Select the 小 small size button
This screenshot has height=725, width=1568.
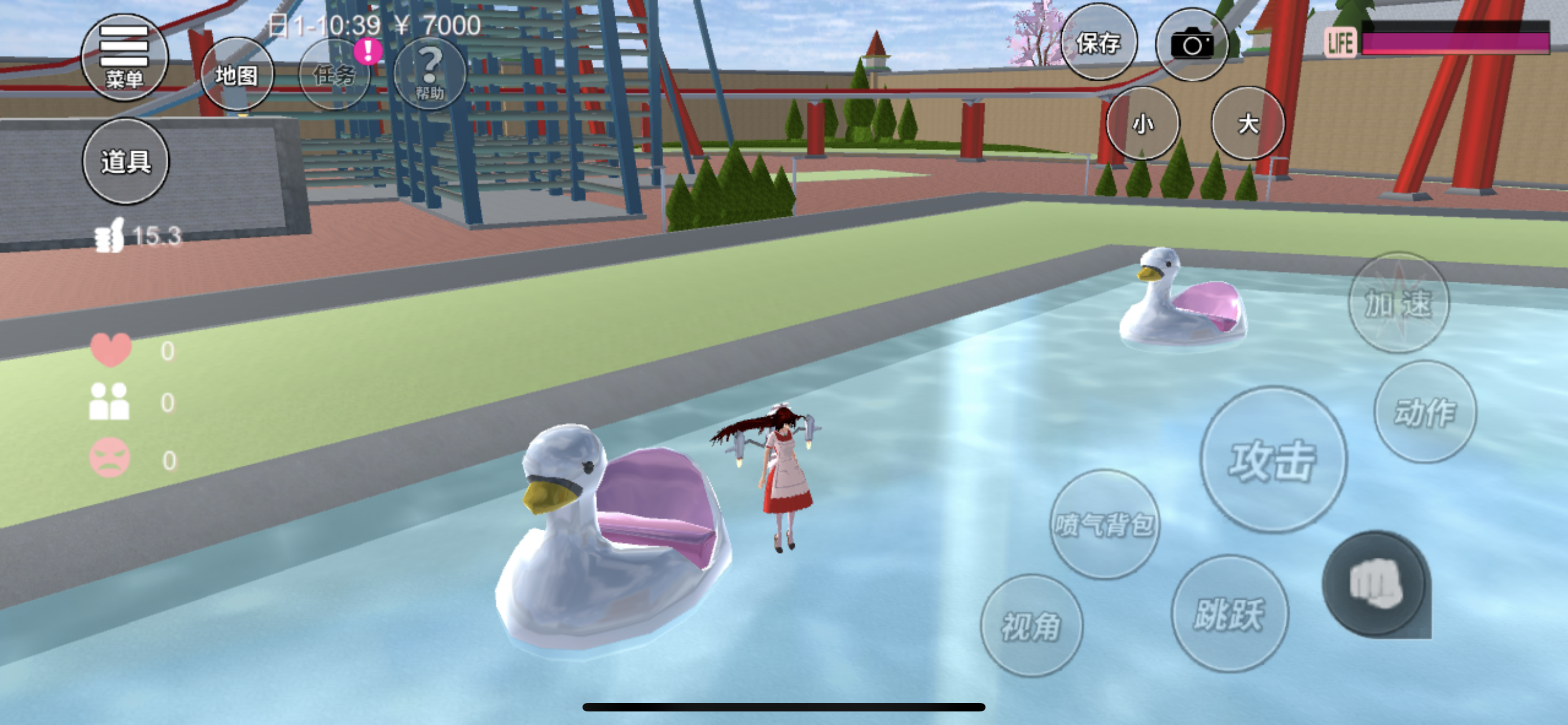[x=1142, y=124]
